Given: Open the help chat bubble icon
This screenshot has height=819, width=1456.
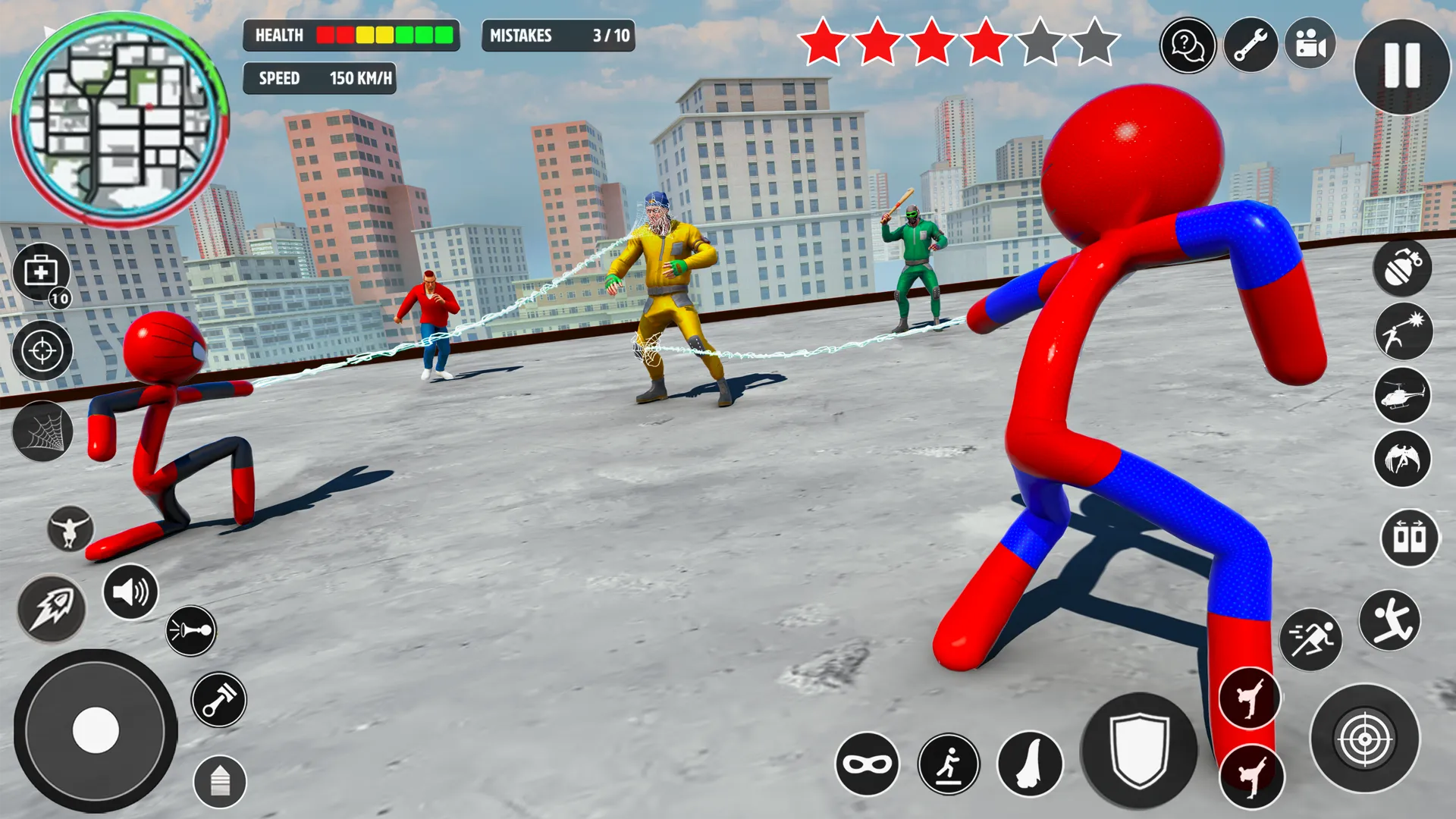Looking at the screenshot, I should tap(1188, 45).
